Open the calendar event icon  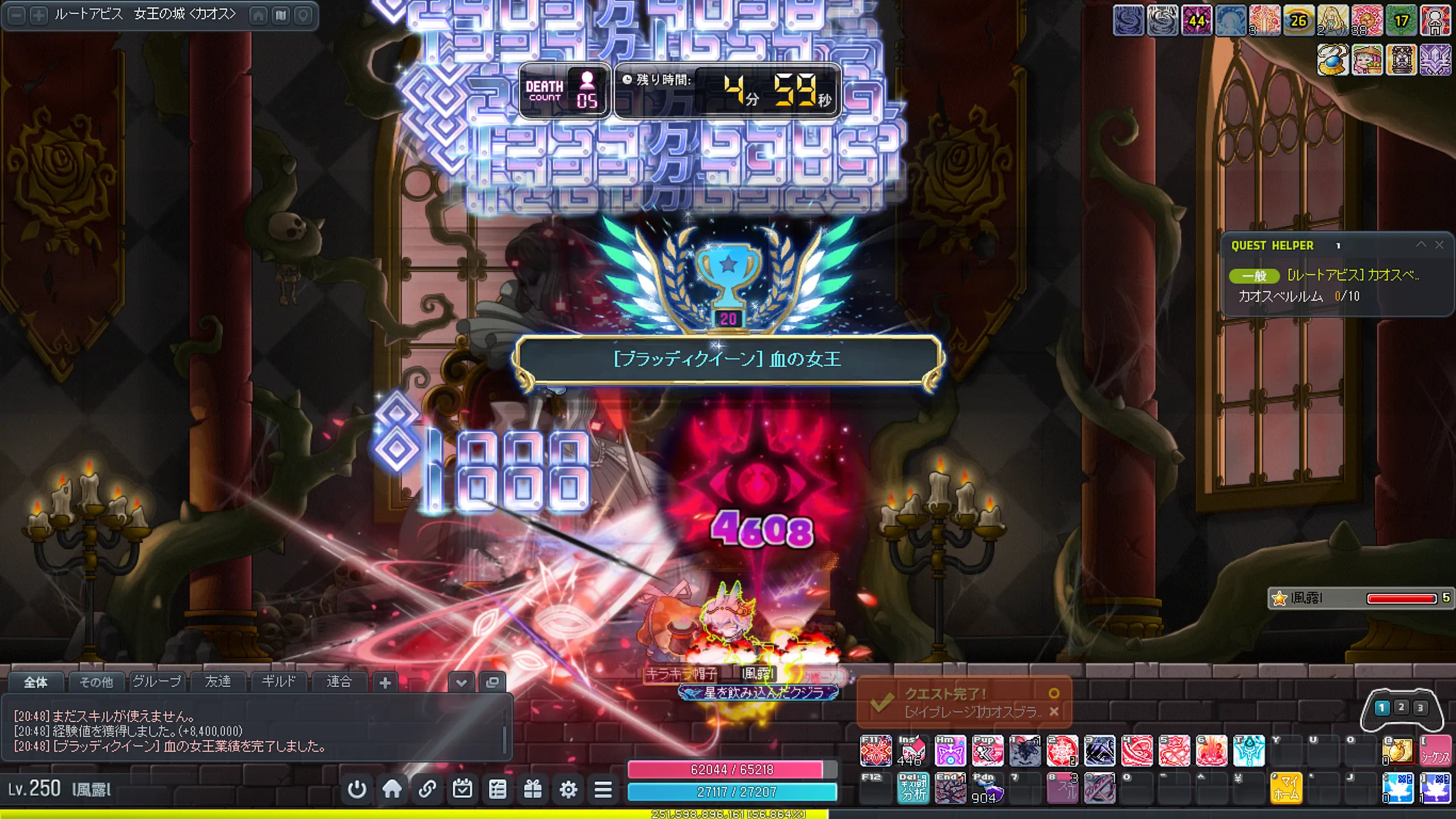(x=462, y=789)
